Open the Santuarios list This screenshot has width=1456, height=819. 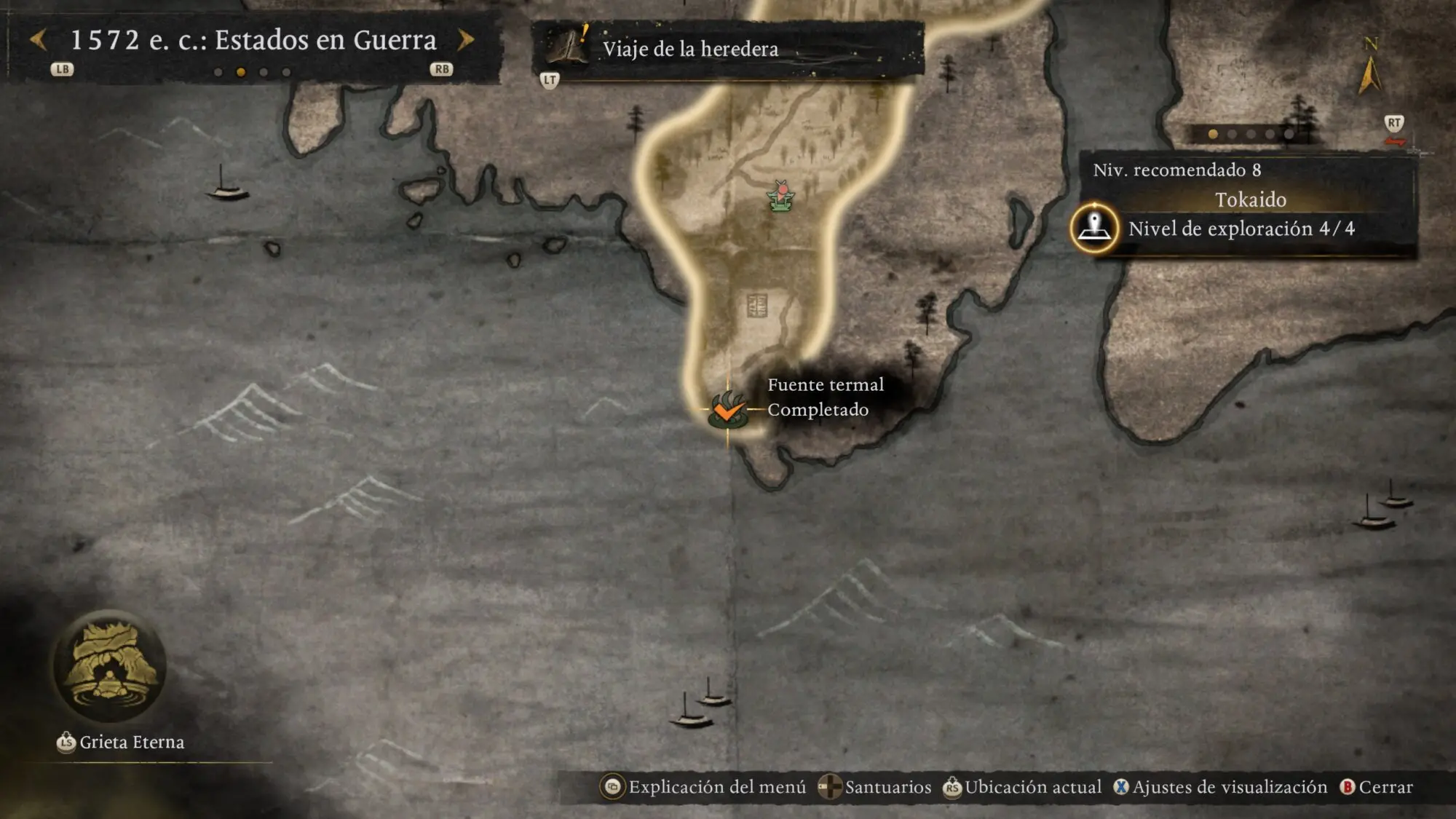tap(874, 787)
